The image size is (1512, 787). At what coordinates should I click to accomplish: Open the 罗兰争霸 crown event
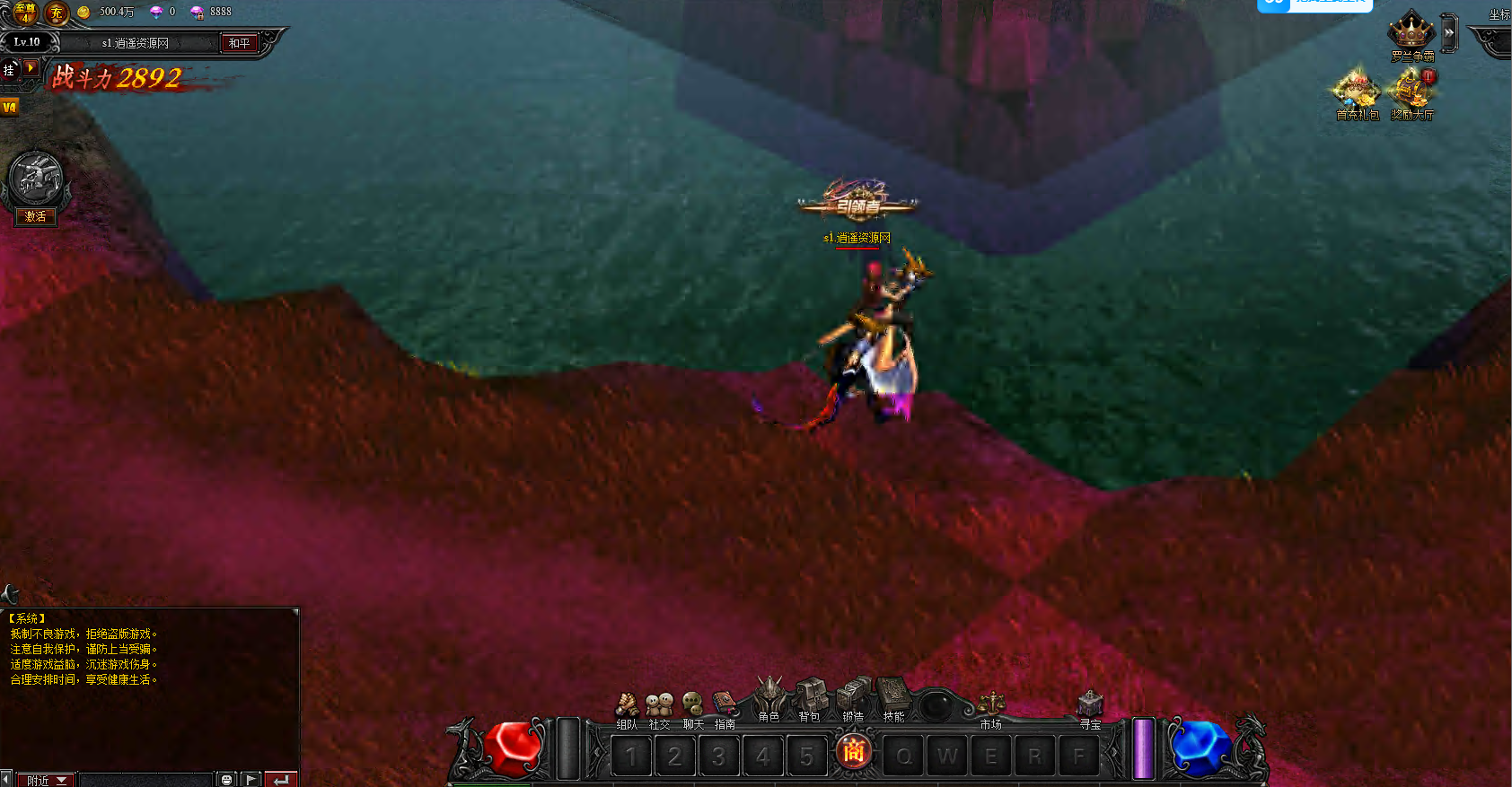[x=1411, y=34]
